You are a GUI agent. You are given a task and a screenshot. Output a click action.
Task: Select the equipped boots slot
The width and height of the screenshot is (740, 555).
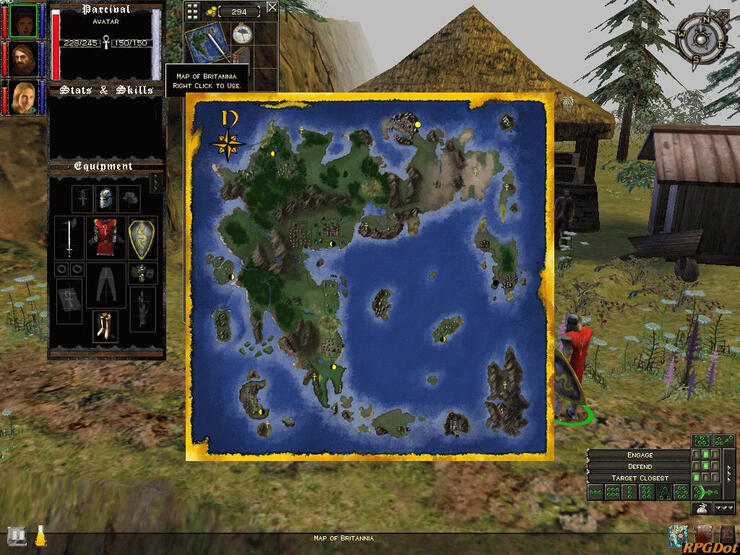click(106, 323)
